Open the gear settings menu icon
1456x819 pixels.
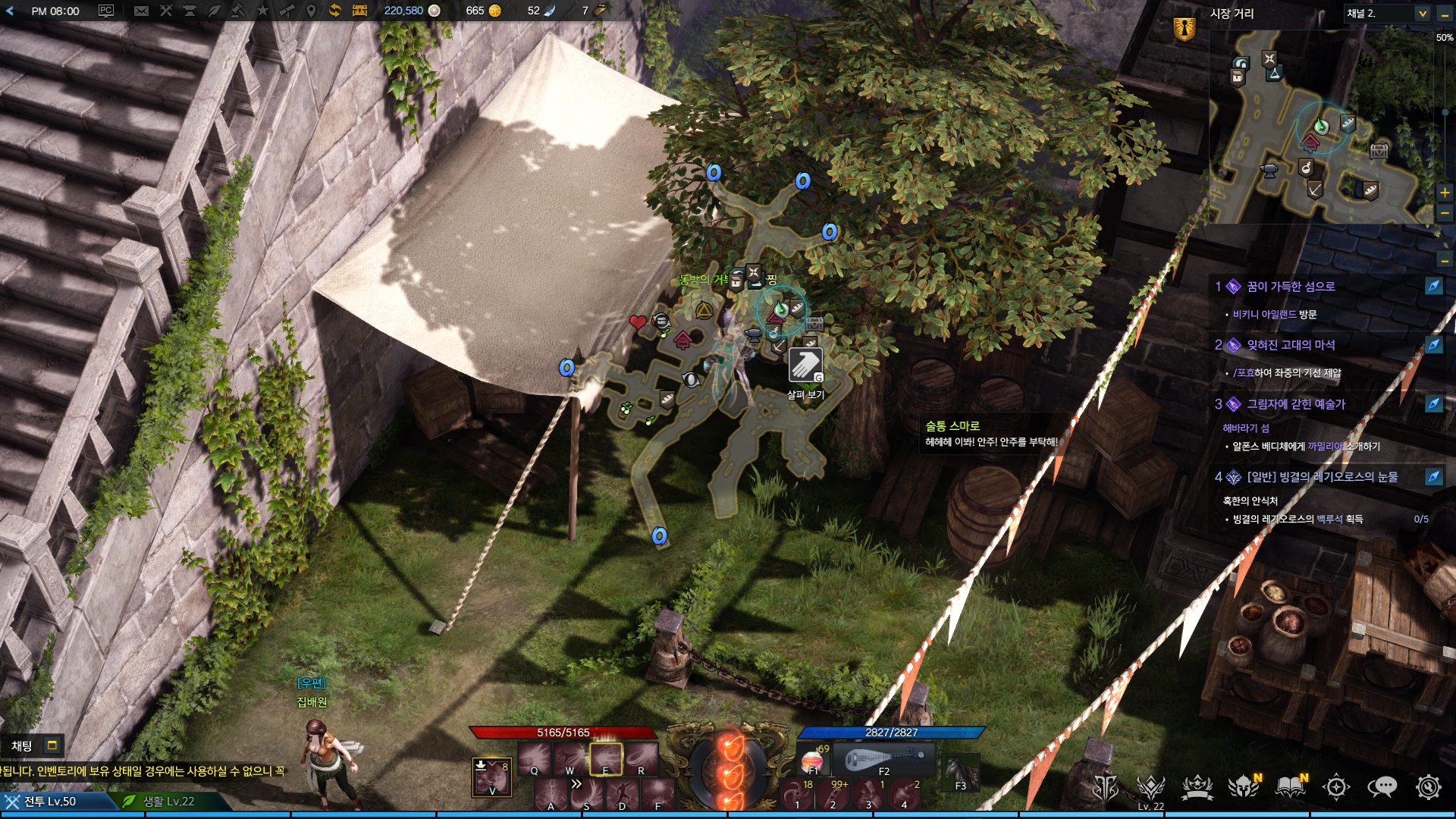tap(1429, 787)
